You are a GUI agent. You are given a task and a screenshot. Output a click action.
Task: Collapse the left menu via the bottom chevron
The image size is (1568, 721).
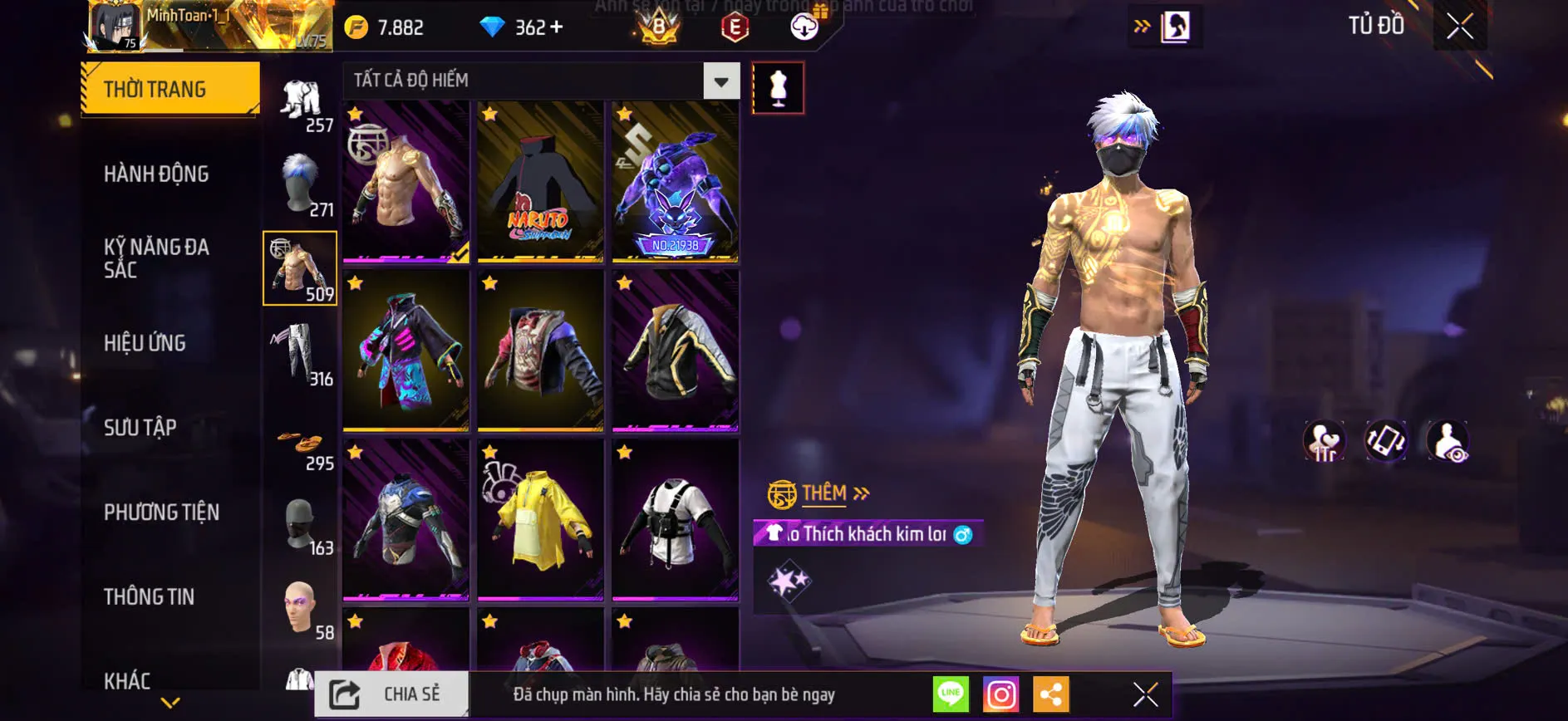click(x=169, y=702)
